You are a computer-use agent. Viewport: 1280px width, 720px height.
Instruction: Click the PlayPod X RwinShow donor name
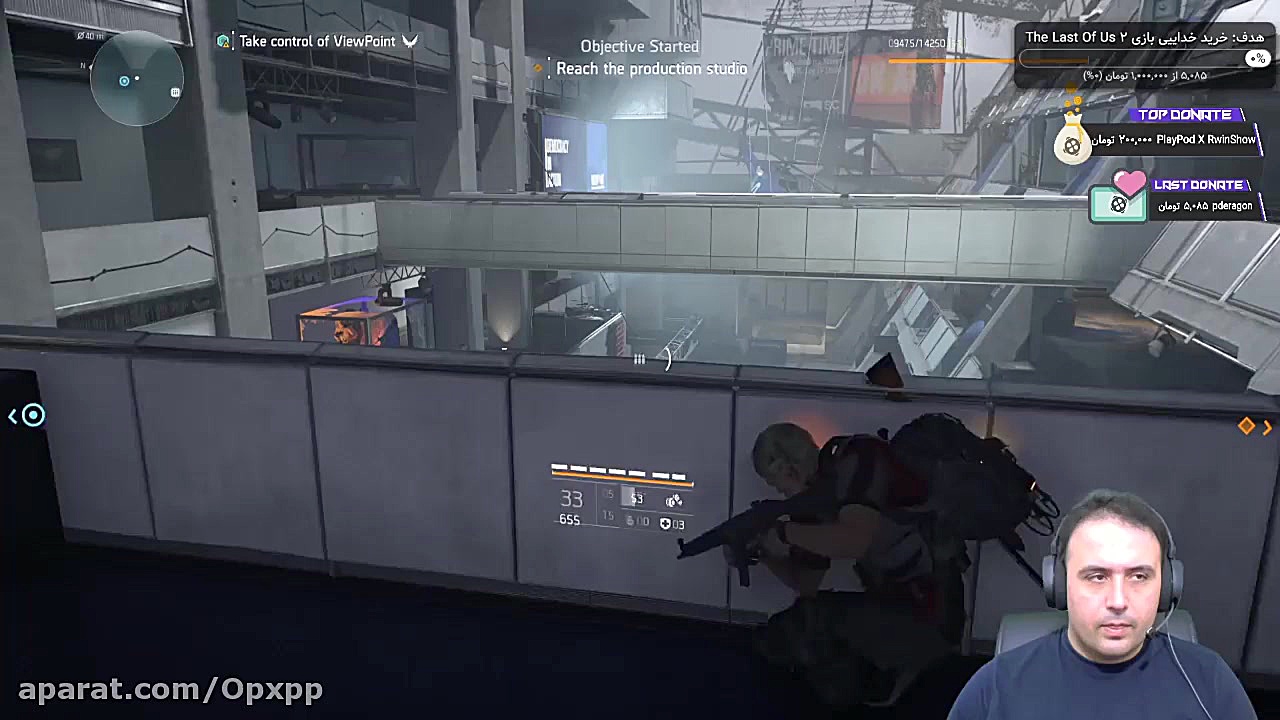coord(1205,139)
